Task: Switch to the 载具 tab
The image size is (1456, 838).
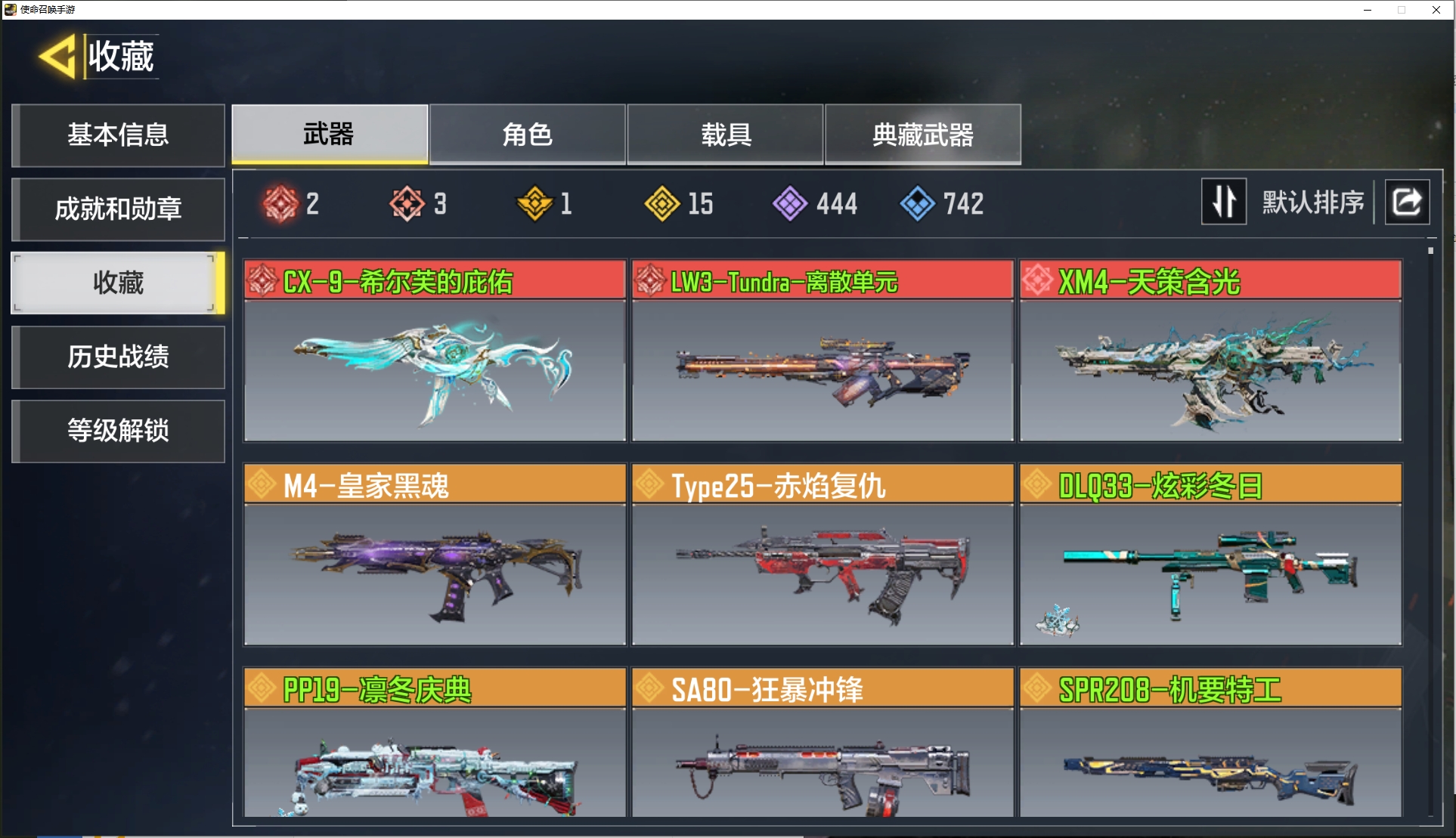Action: click(x=725, y=135)
